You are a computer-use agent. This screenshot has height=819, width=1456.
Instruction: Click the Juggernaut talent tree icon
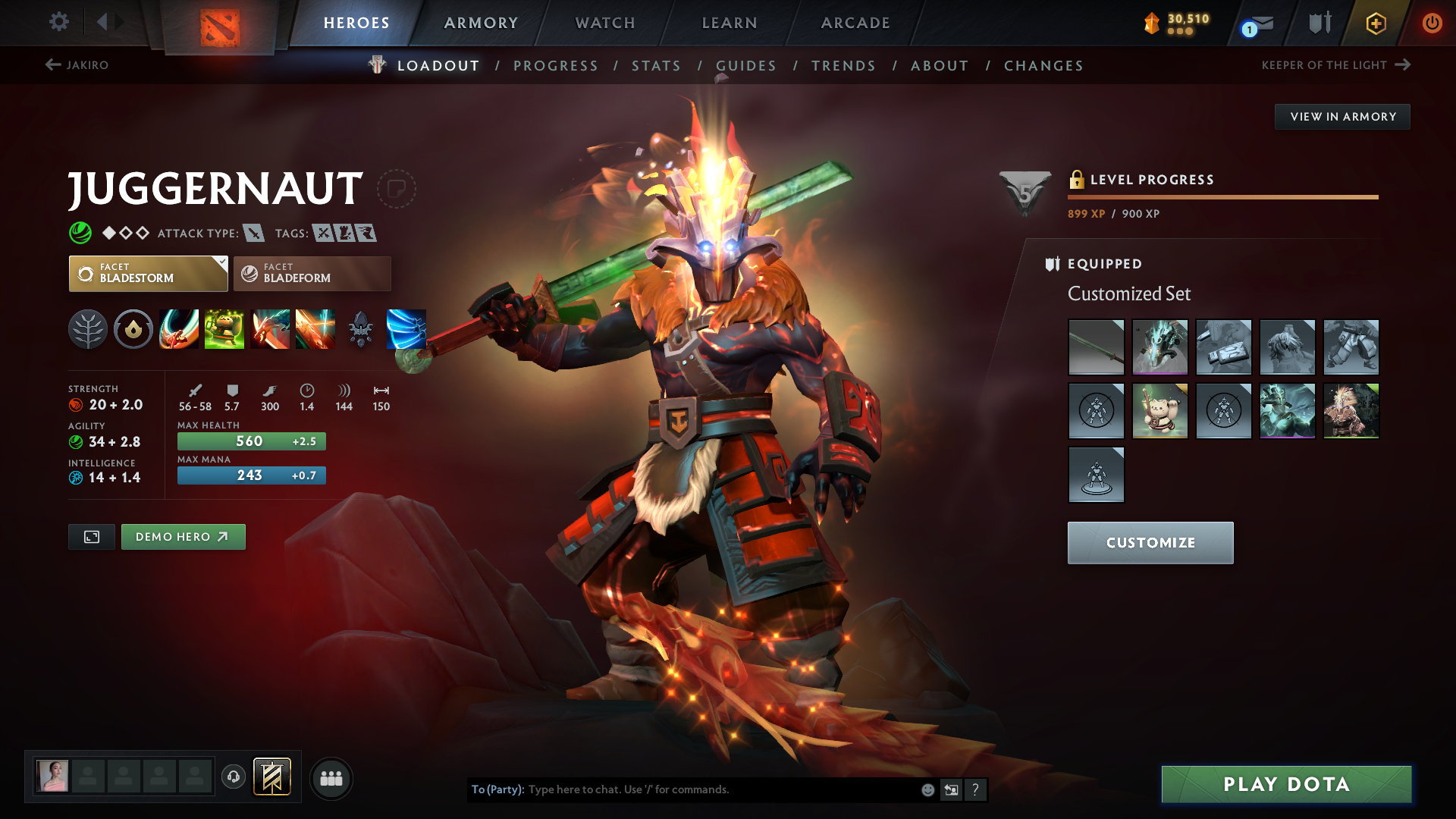tap(89, 329)
